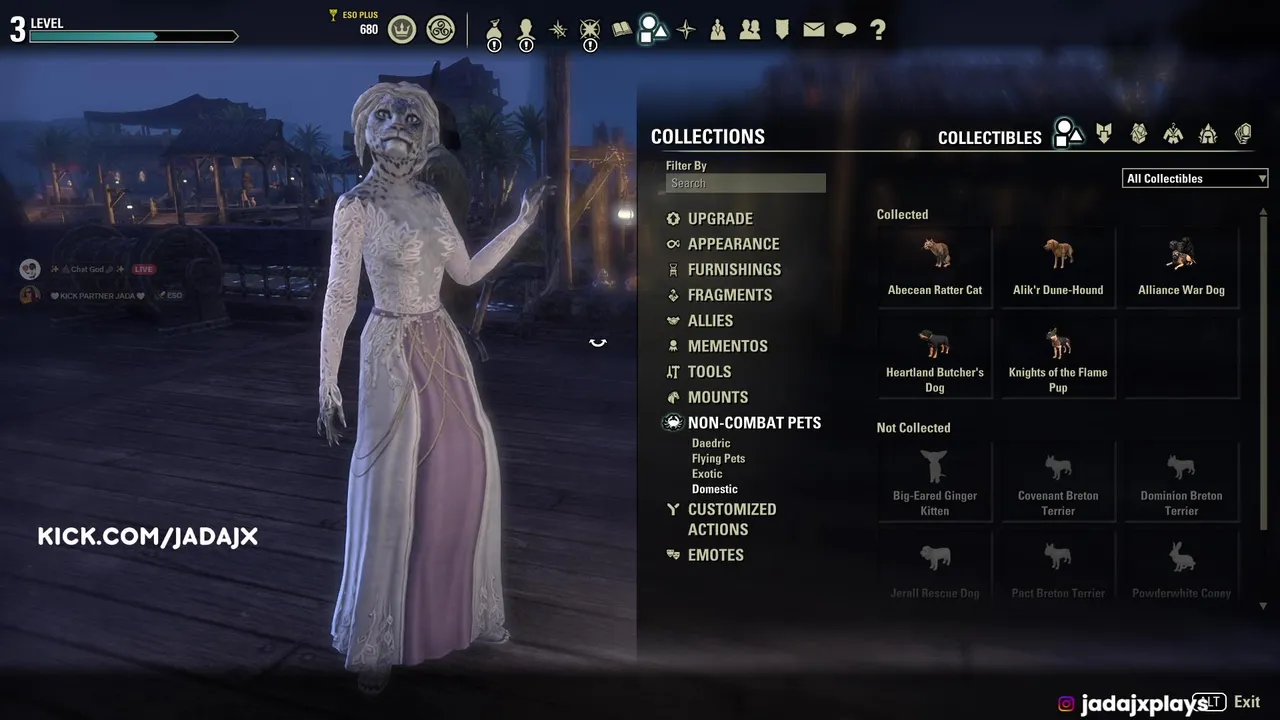This screenshot has height=720, width=1280.
Task: Switch to the Daedric pets subcategory
Action: tap(711, 443)
